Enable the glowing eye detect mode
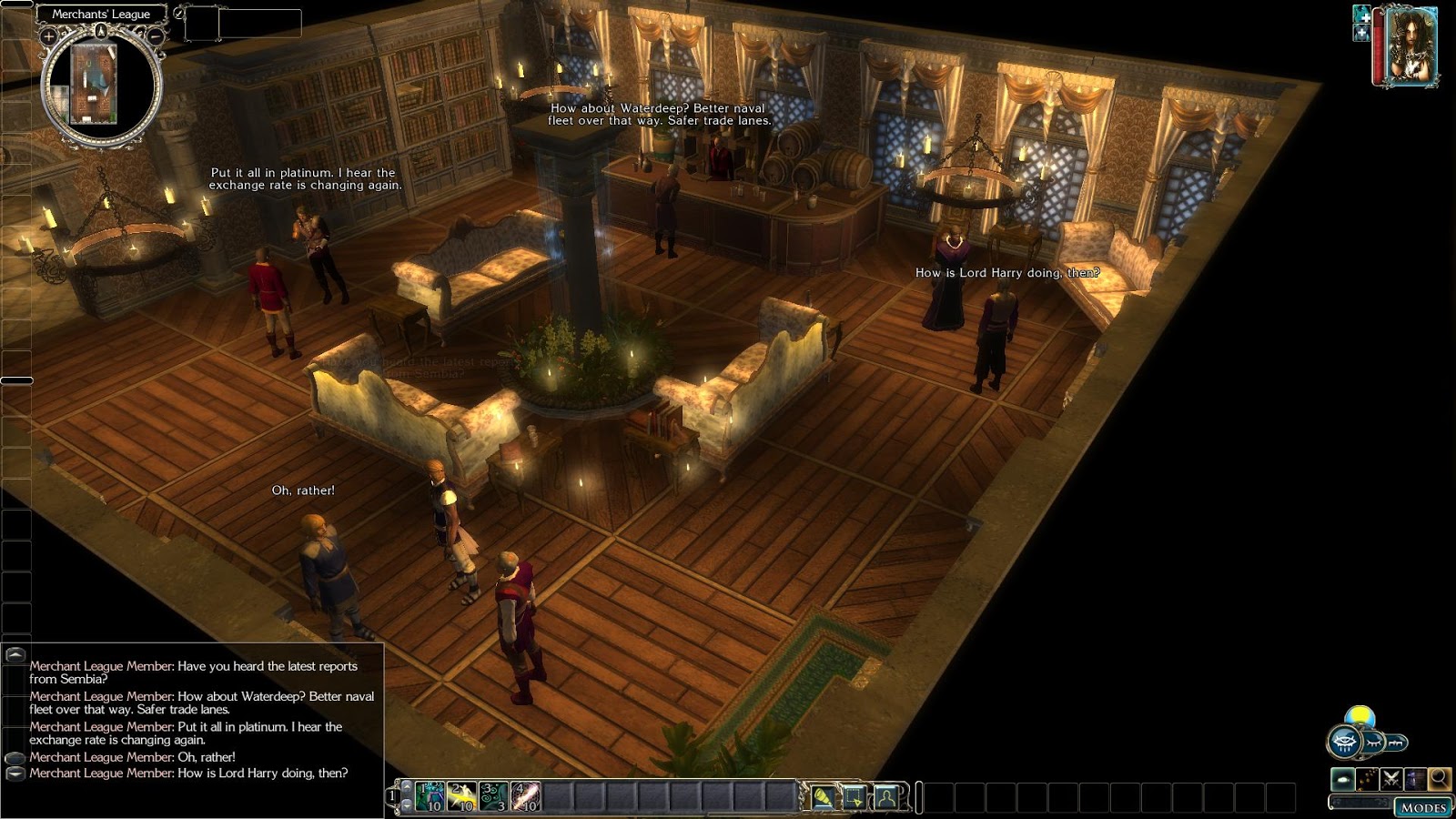 (x=1343, y=779)
